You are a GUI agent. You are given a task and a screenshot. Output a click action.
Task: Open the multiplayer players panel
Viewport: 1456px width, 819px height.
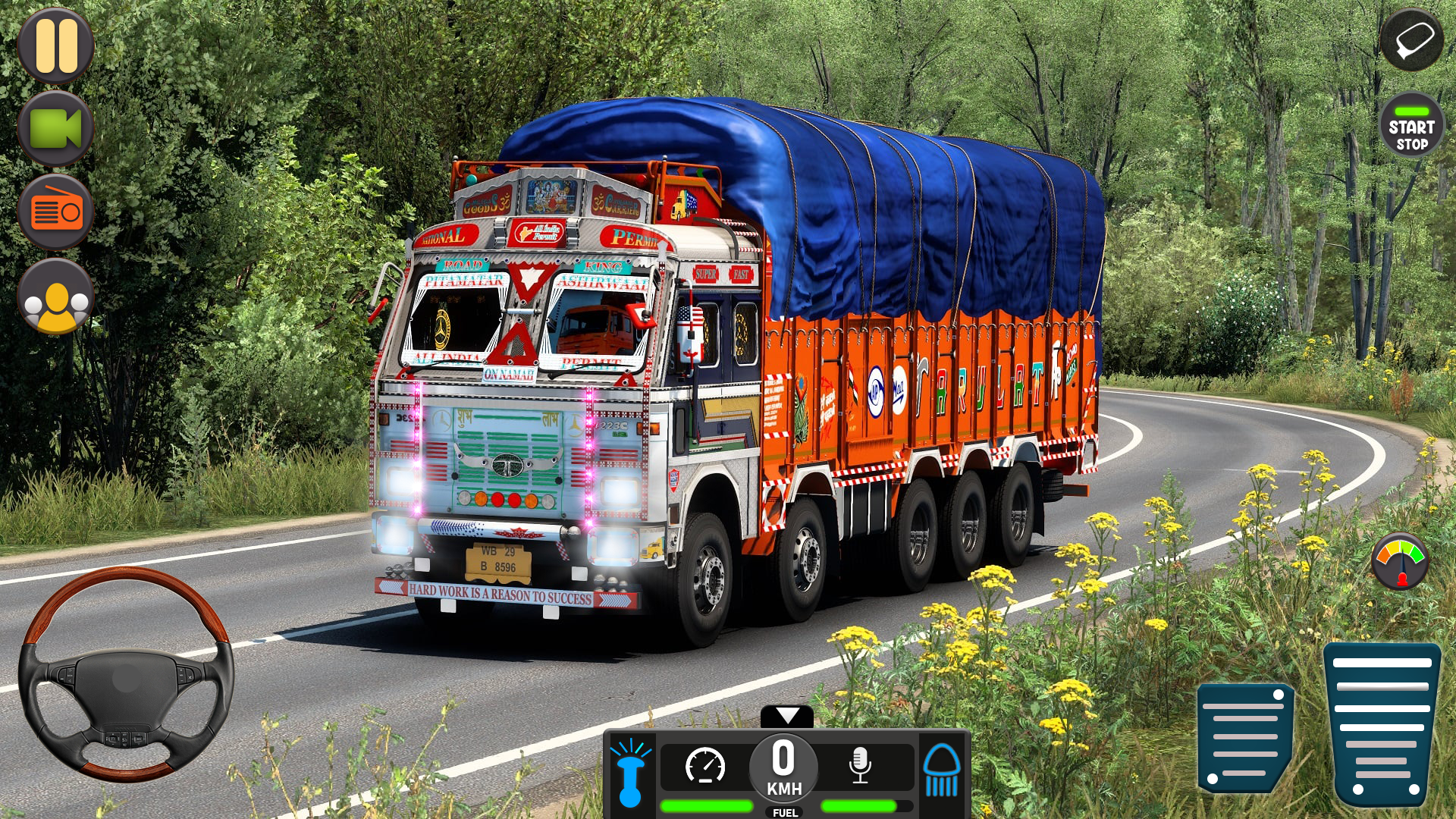click(x=56, y=296)
